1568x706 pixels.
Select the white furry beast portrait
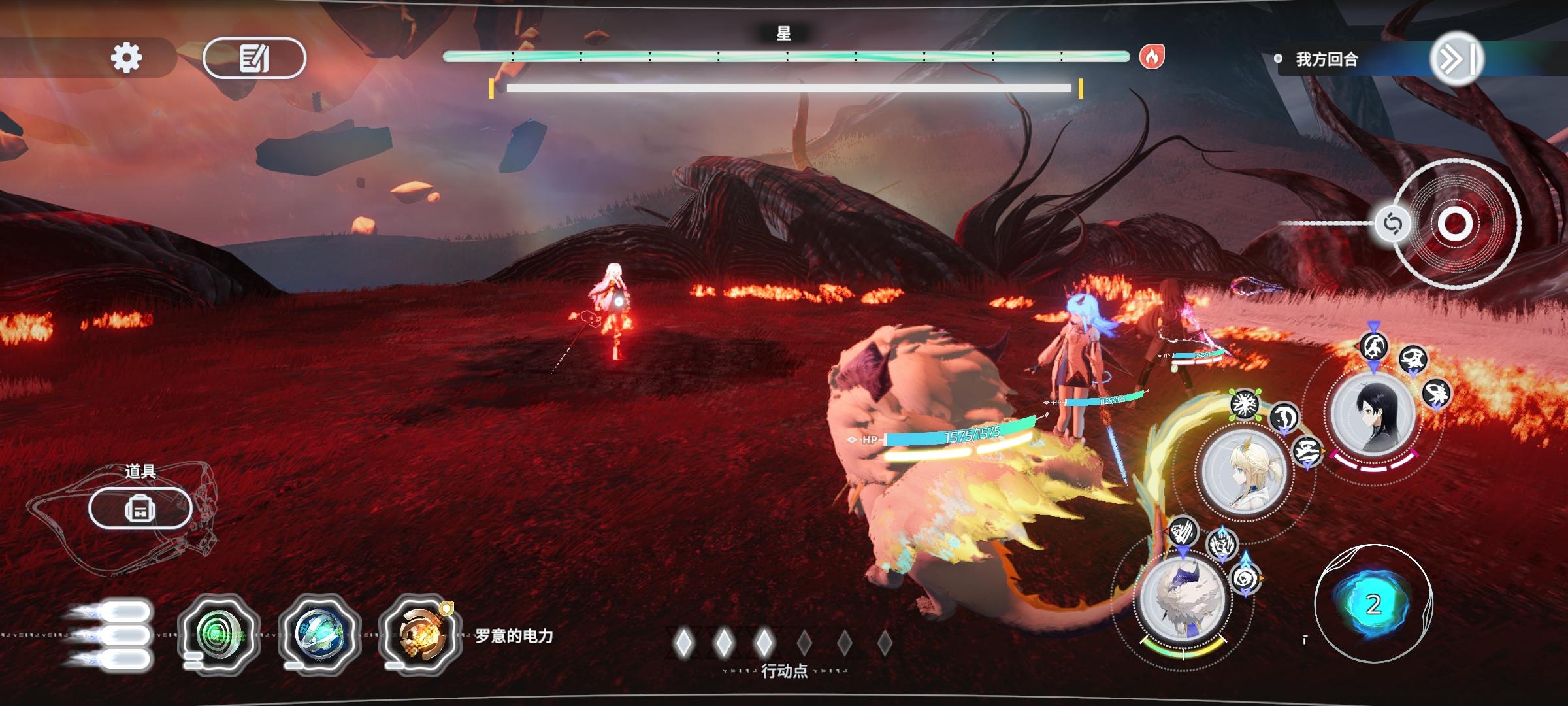pyautogui.click(x=1182, y=598)
